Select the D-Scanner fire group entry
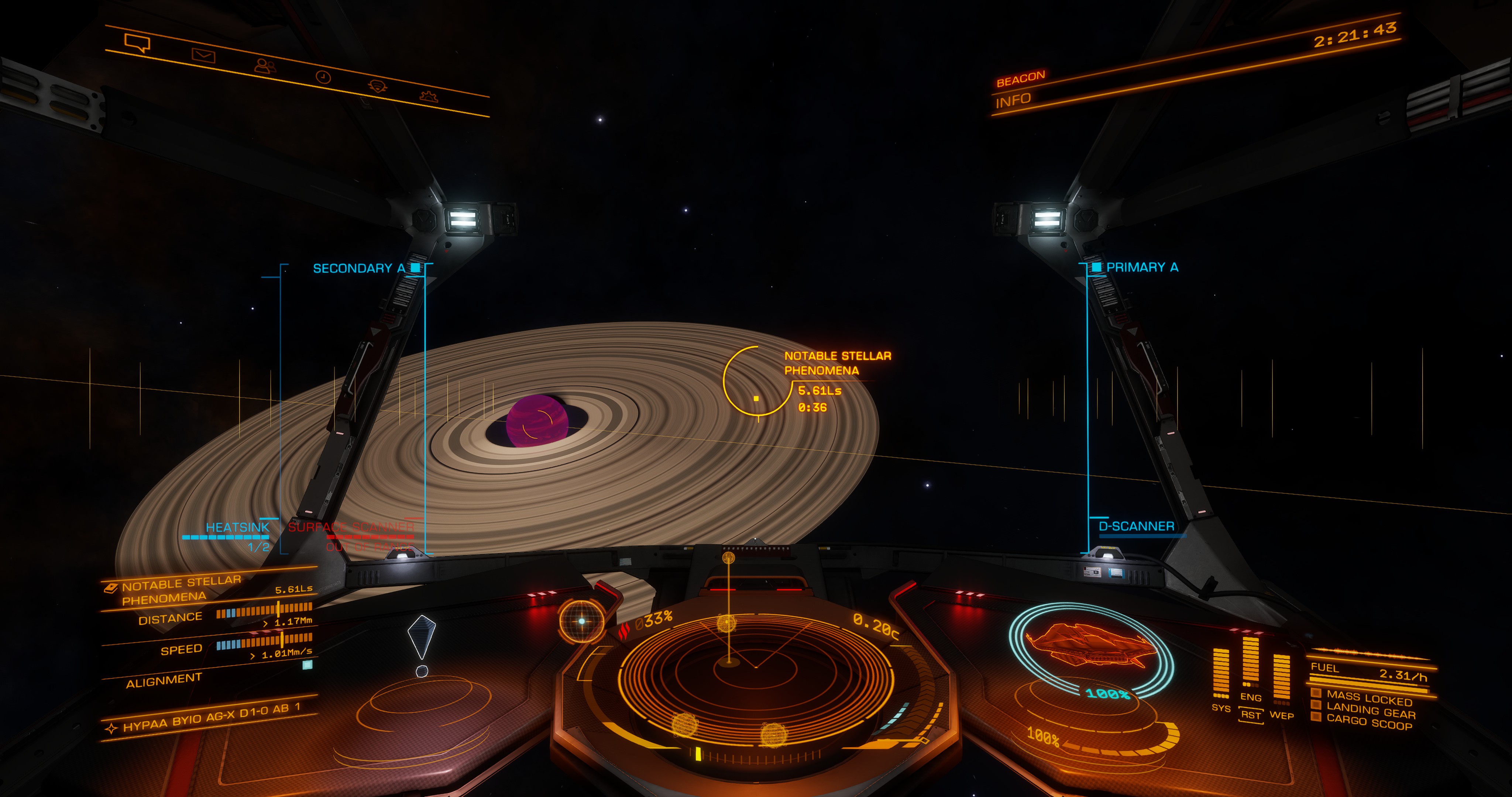Viewport: 1512px width, 797px height. (x=1136, y=527)
